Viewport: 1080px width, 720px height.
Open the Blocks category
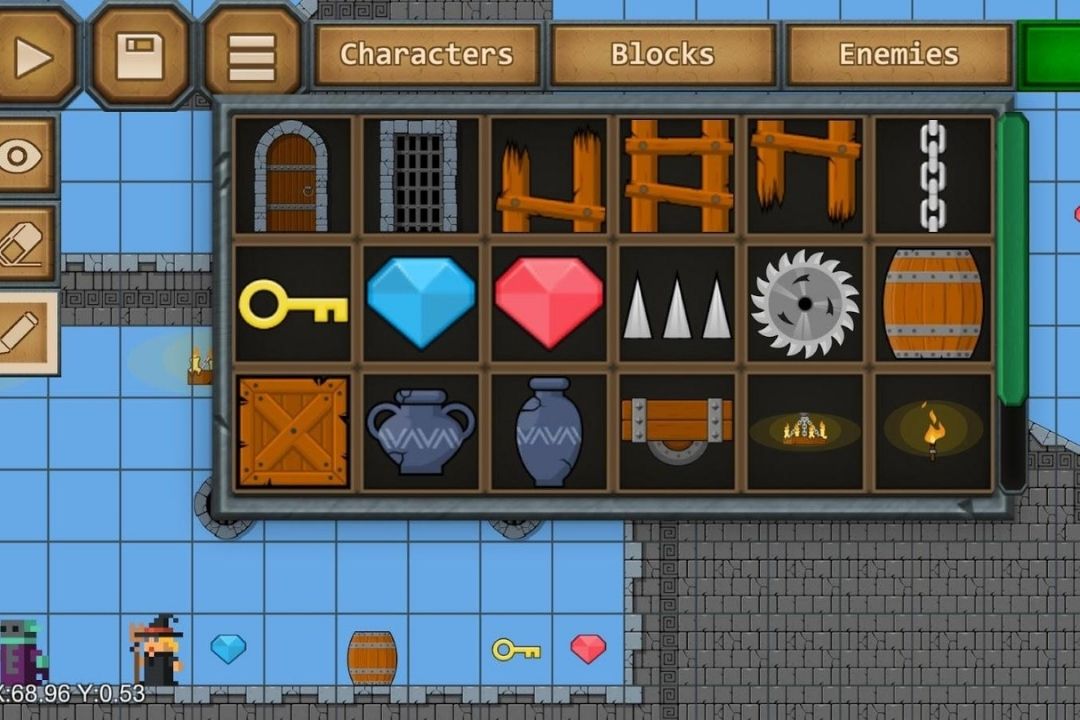[663, 55]
